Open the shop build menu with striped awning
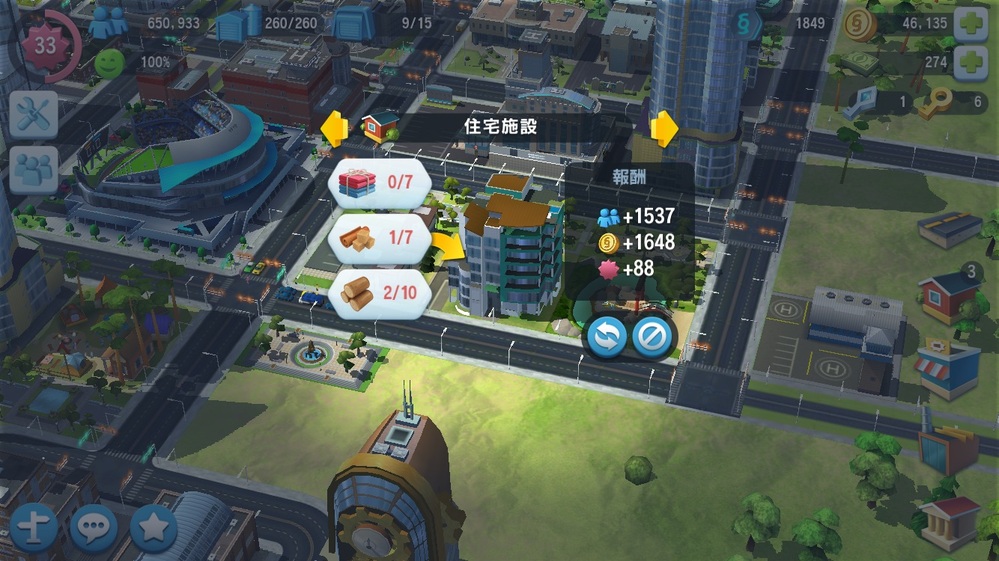This screenshot has height=561, width=999. tap(946, 367)
